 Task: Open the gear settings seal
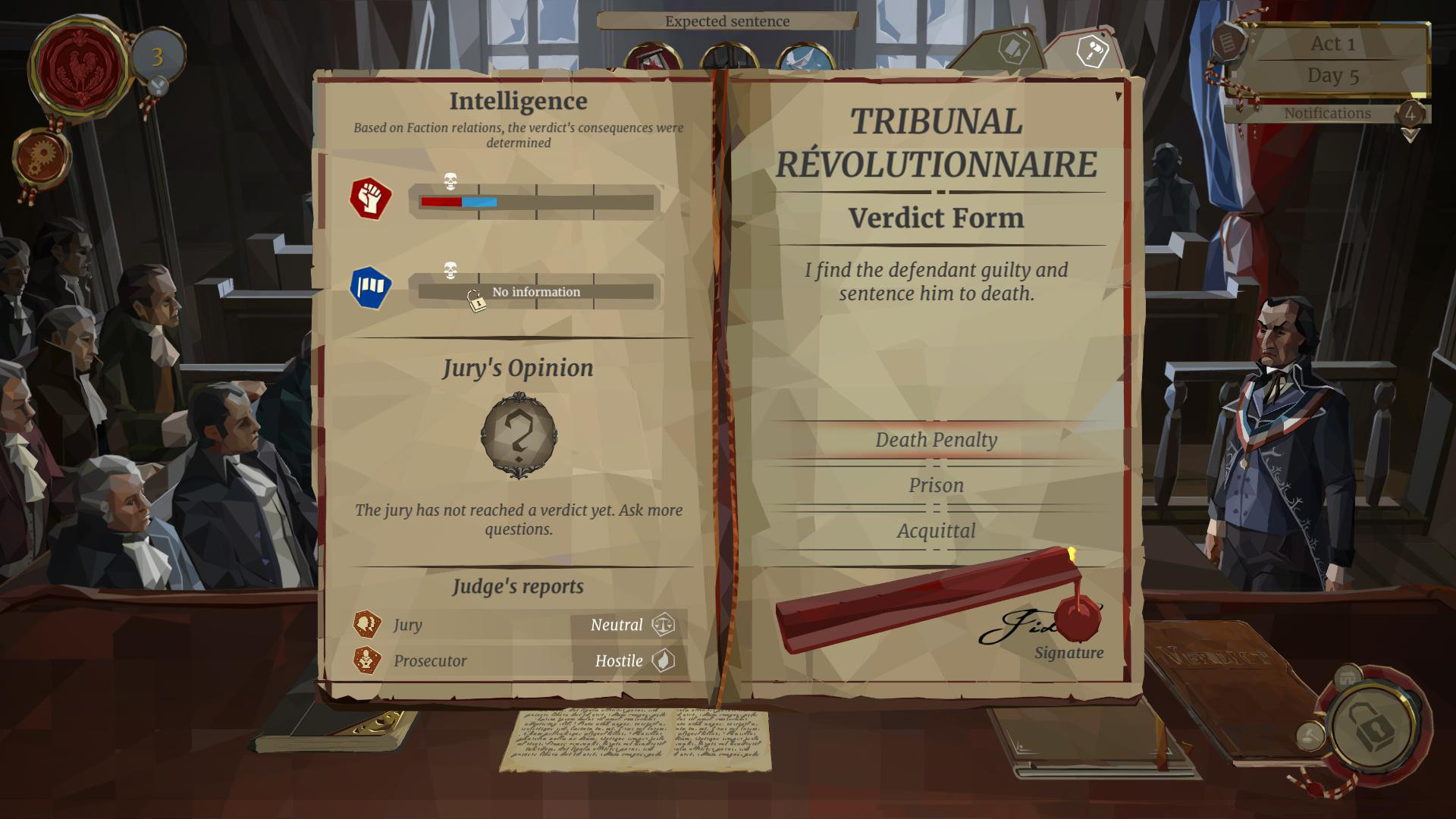pyautogui.click(x=42, y=157)
